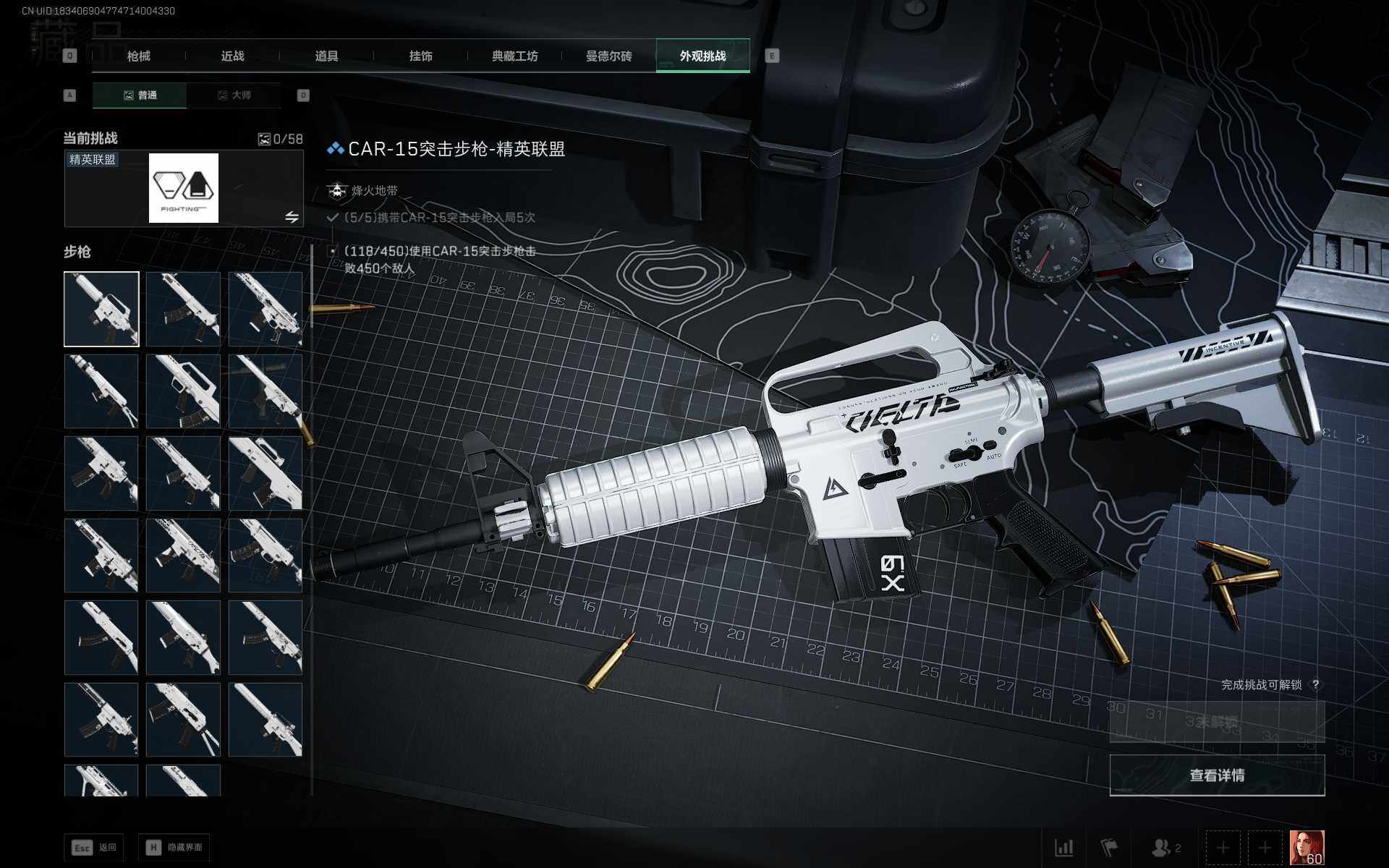
Task: Choose the 普通 challenge sub-tab
Action: pyautogui.click(x=140, y=95)
